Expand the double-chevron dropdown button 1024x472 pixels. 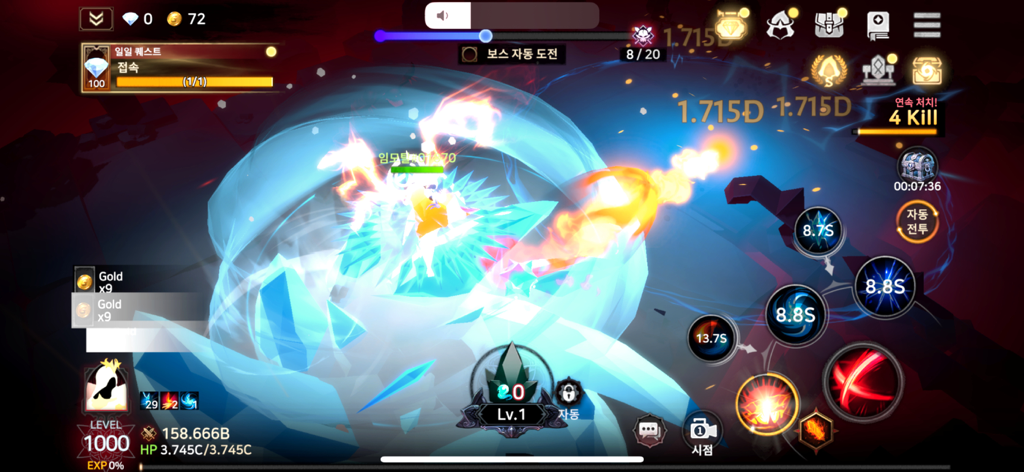point(96,19)
